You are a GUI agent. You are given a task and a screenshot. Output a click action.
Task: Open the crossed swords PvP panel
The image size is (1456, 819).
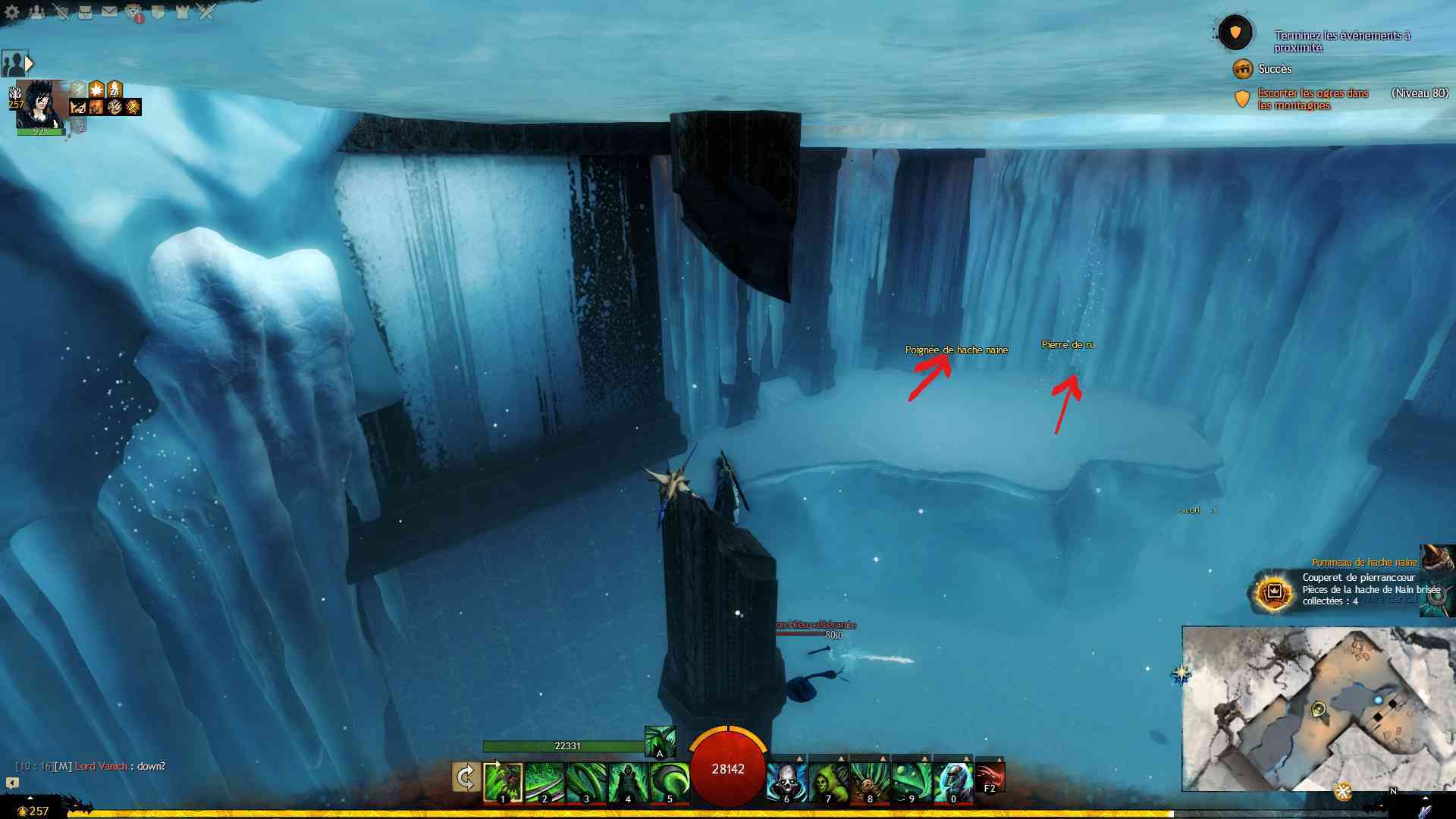coord(206,12)
